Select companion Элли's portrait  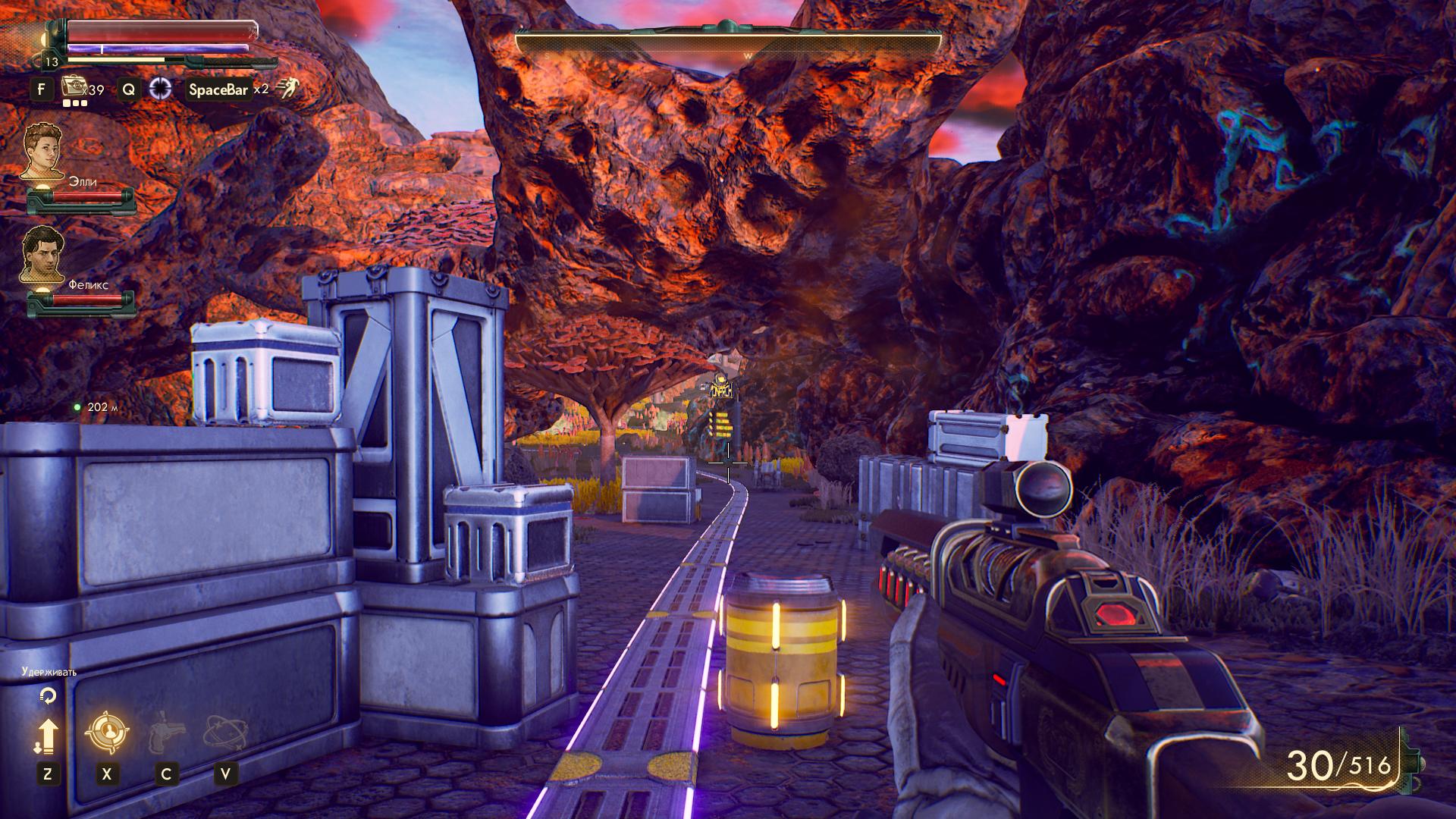click(41, 151)
